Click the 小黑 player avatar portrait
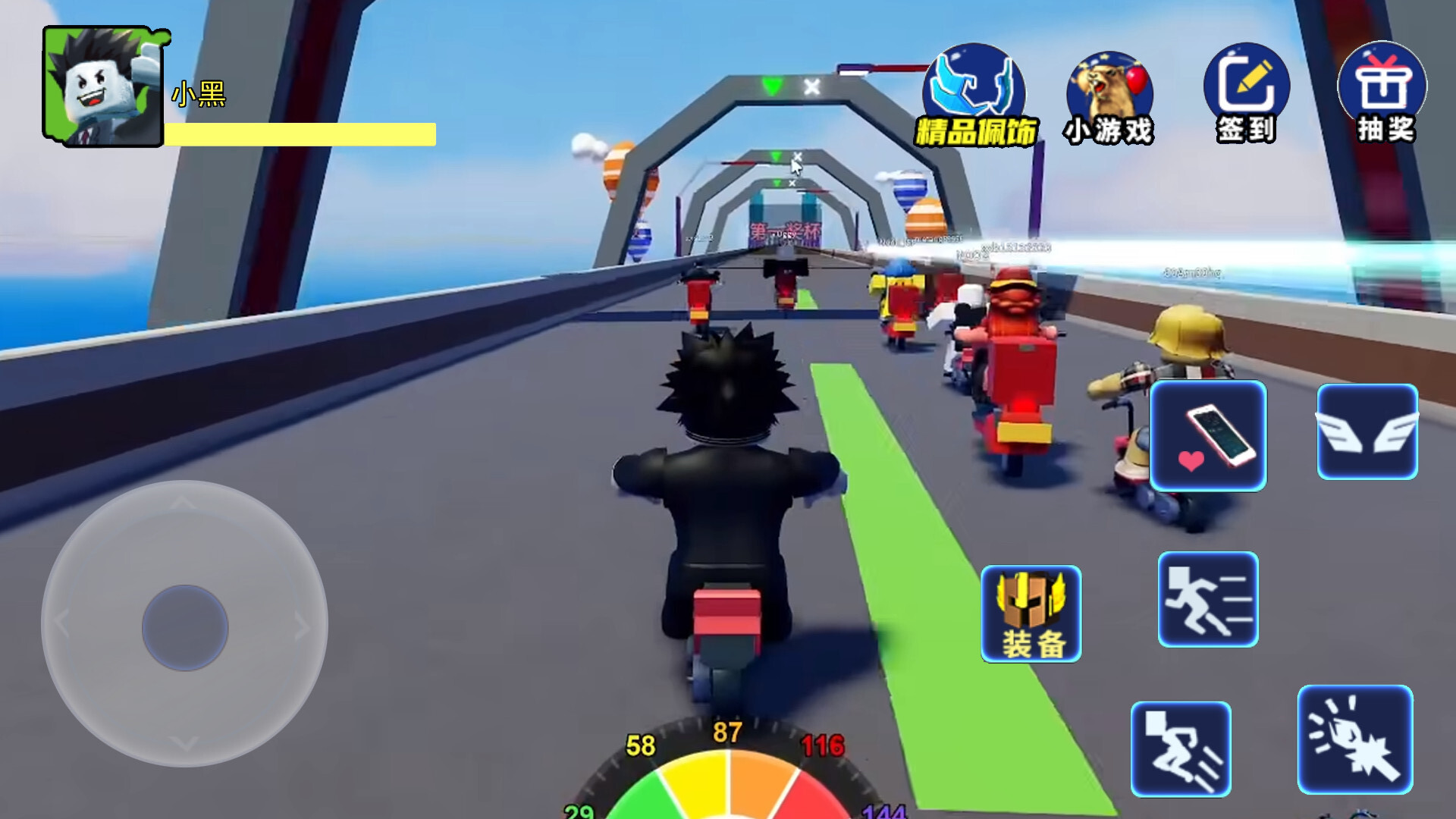 pos(103,86)
